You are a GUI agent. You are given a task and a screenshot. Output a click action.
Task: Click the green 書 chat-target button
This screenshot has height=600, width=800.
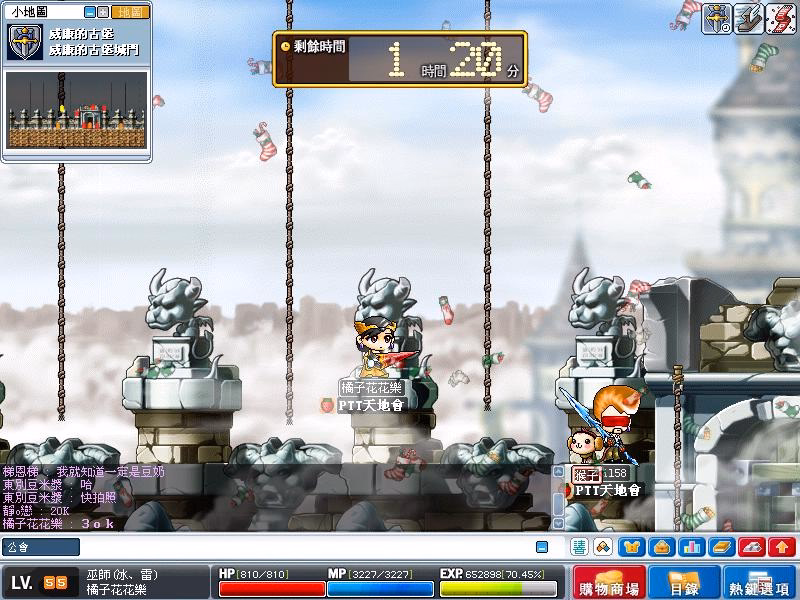580,547
